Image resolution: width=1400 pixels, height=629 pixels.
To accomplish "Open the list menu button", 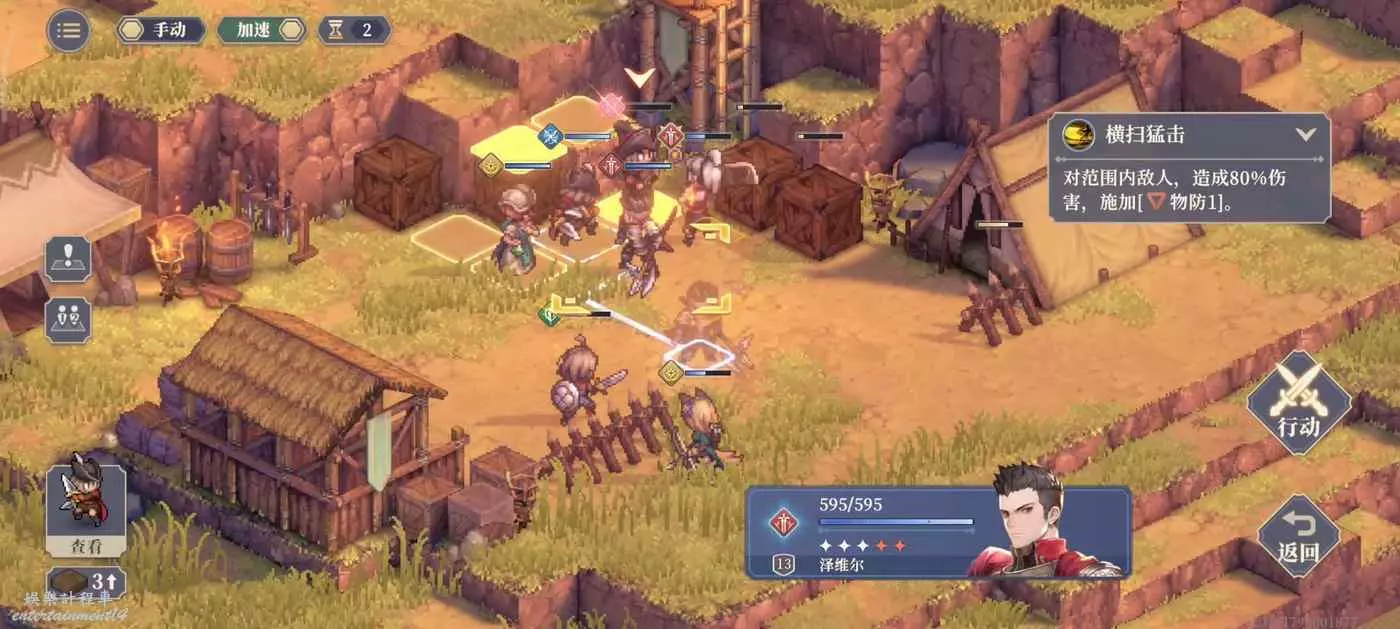I will coord(68,30).
